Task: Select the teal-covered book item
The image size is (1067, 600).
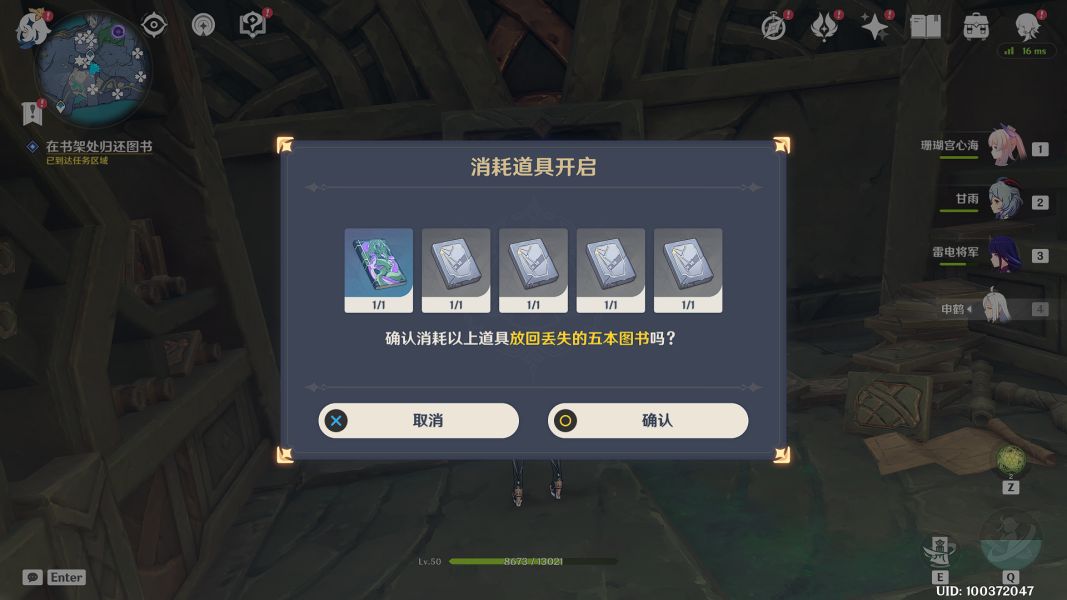Action: coord(379,264)
